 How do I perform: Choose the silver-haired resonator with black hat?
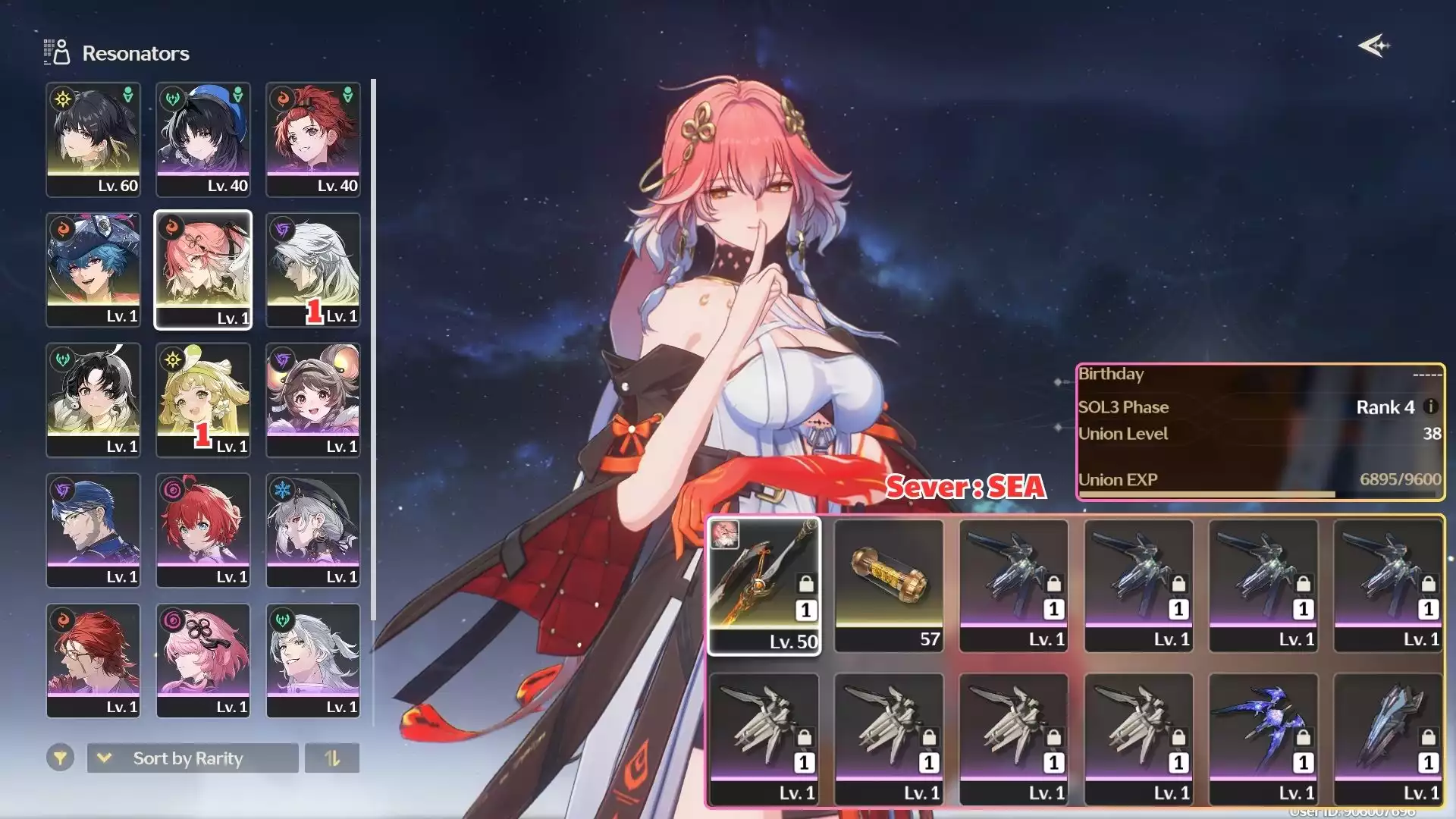(x=313, y=531)
